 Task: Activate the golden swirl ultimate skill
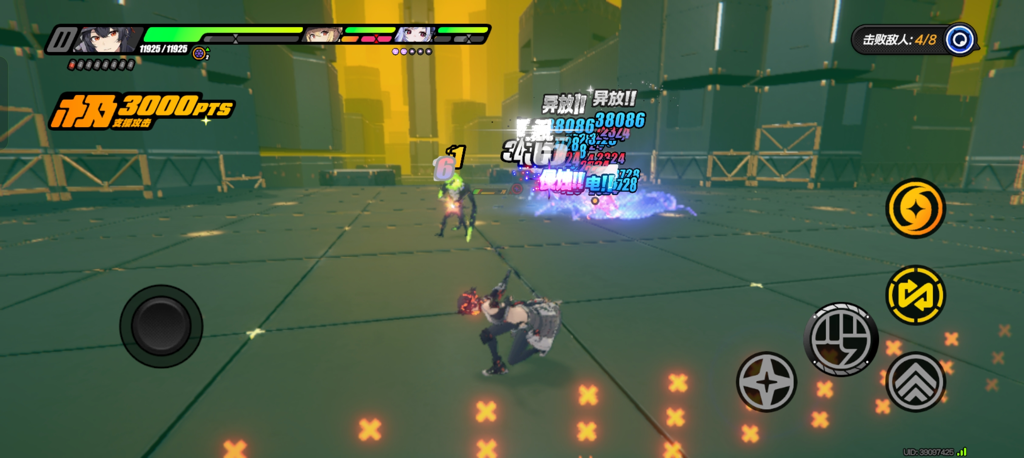(915, 208)
